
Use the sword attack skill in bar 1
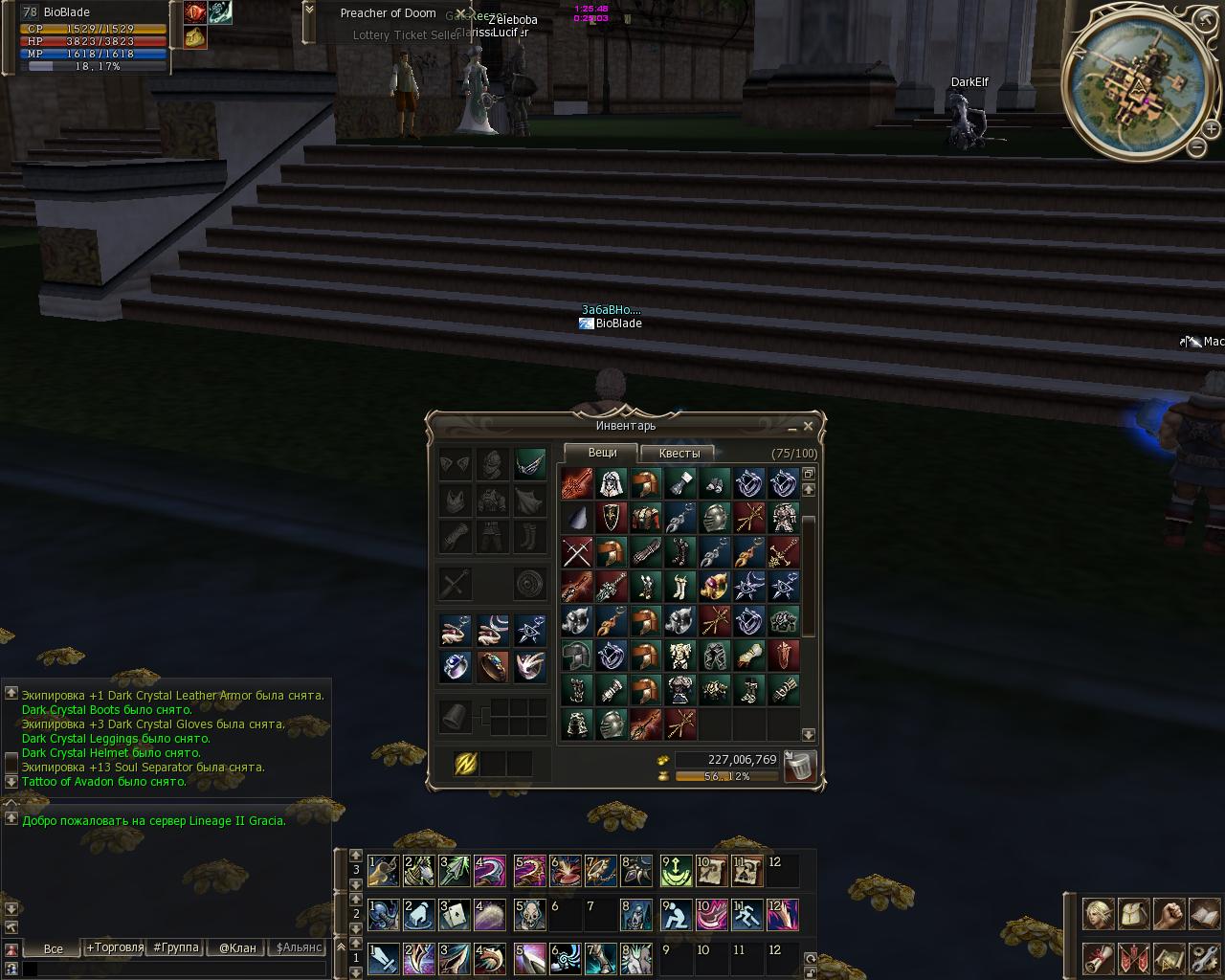coord(384,959)
